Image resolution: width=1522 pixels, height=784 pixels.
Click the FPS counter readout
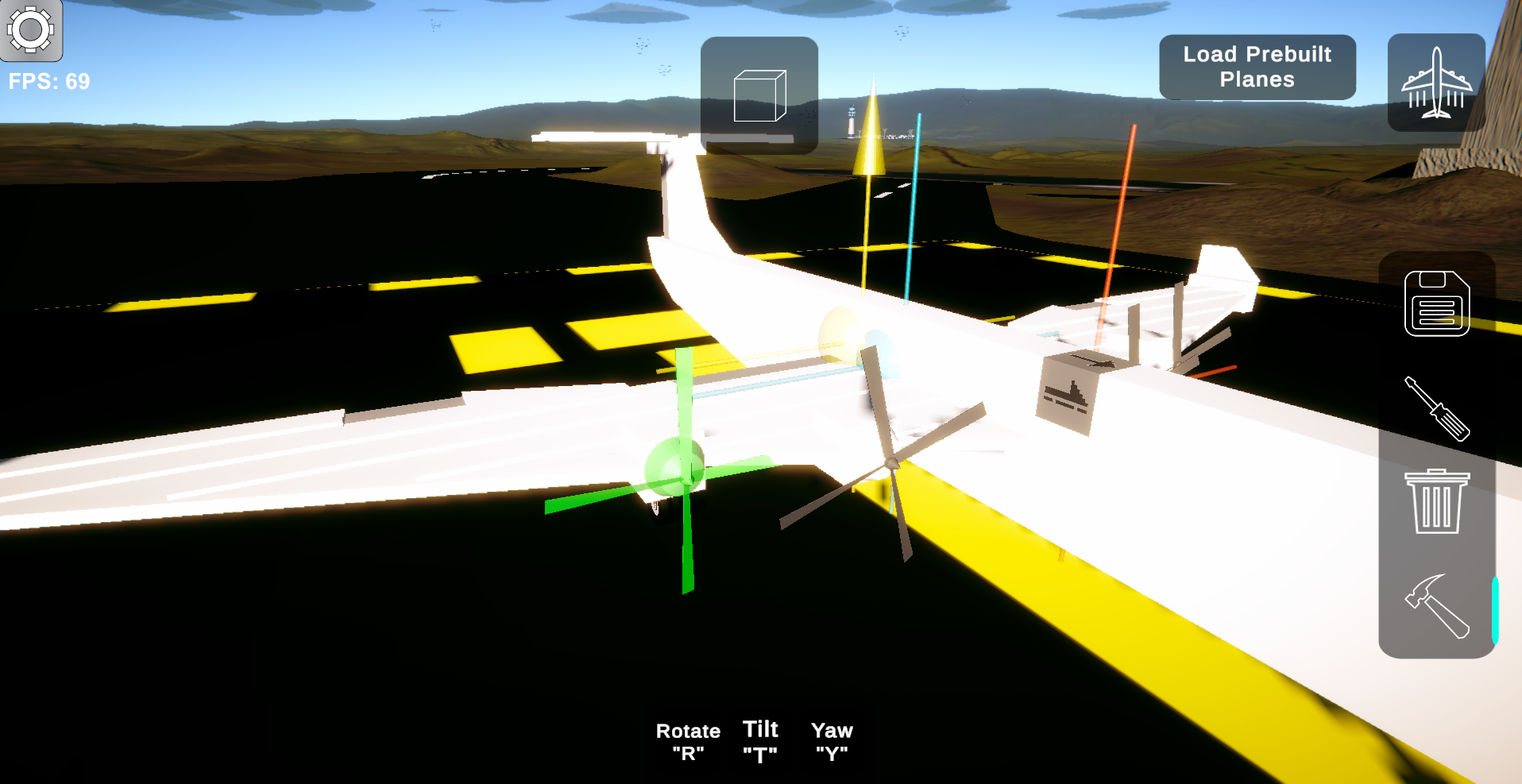49,80
